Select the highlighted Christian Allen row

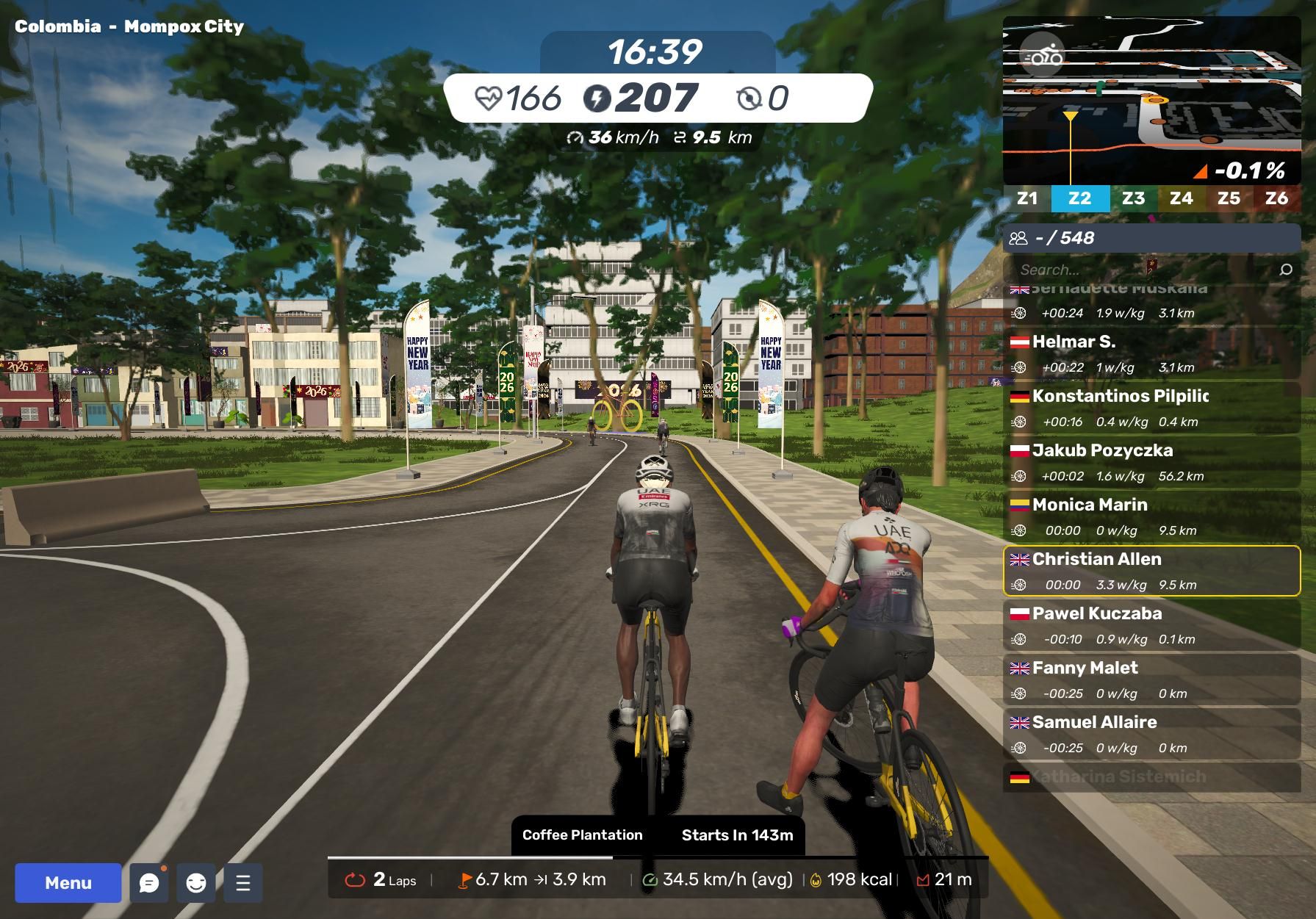tap(1151, 571)
